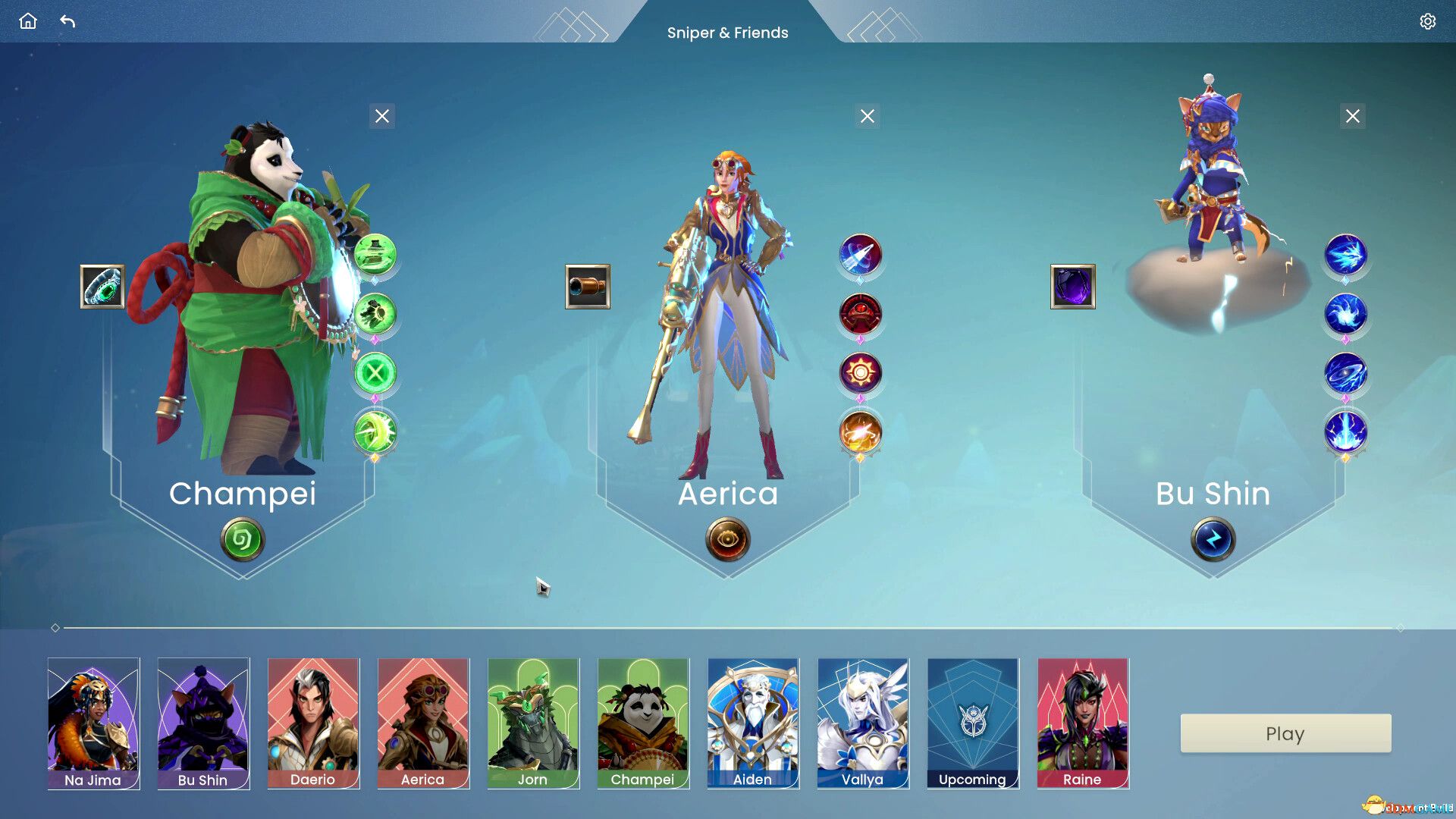Click the back arrow at top left
The width and height of the screenshot is (1456, 819).
click(x=68, y=21)
